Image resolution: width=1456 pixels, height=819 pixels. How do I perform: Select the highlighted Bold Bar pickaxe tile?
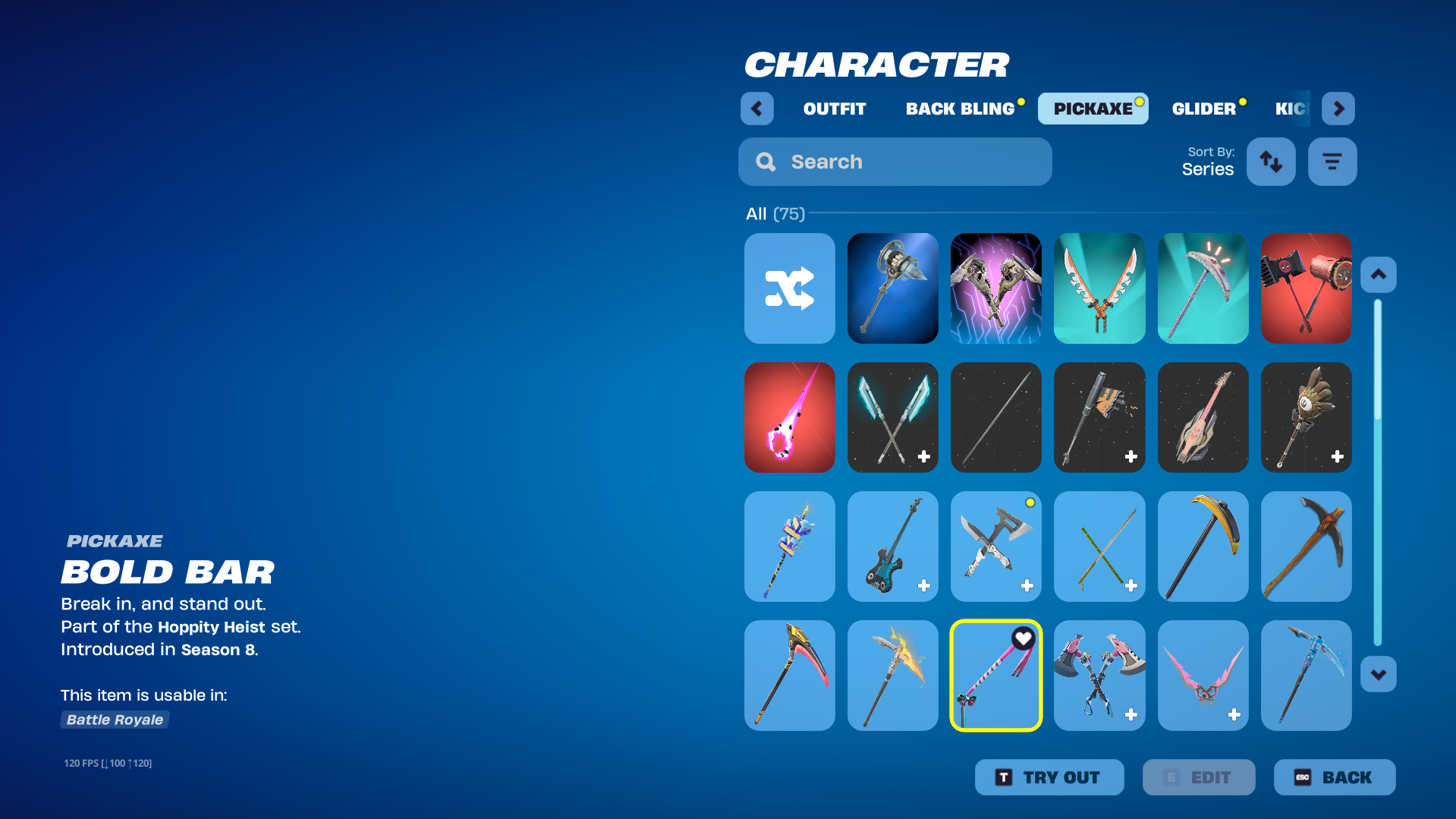995,676
